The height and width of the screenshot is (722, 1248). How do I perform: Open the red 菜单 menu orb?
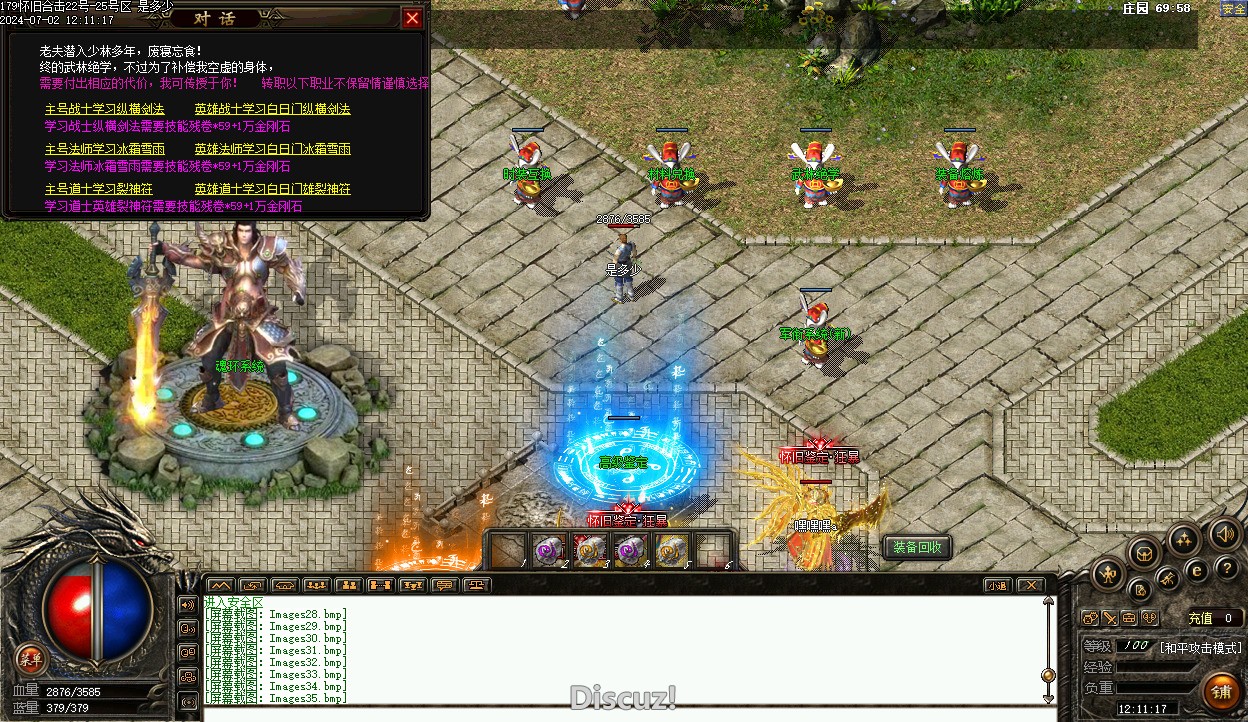click(x=31, y=658)
